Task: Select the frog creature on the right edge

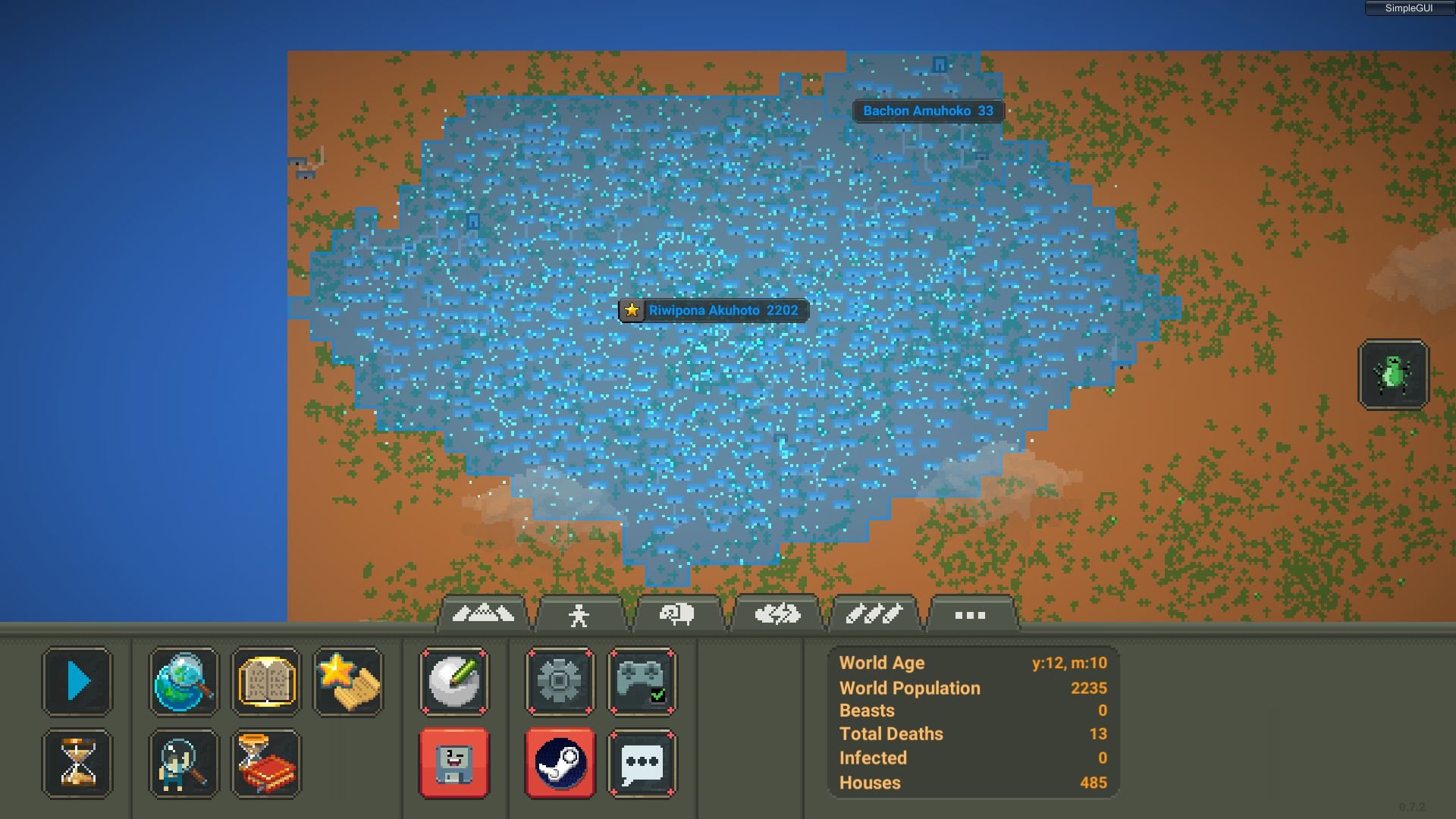Action: pos(1394,375)
